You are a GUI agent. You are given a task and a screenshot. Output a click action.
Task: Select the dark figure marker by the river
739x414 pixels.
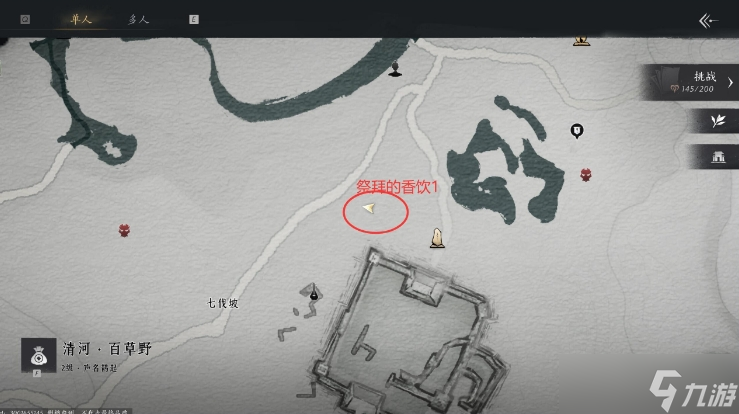(396, 68)
